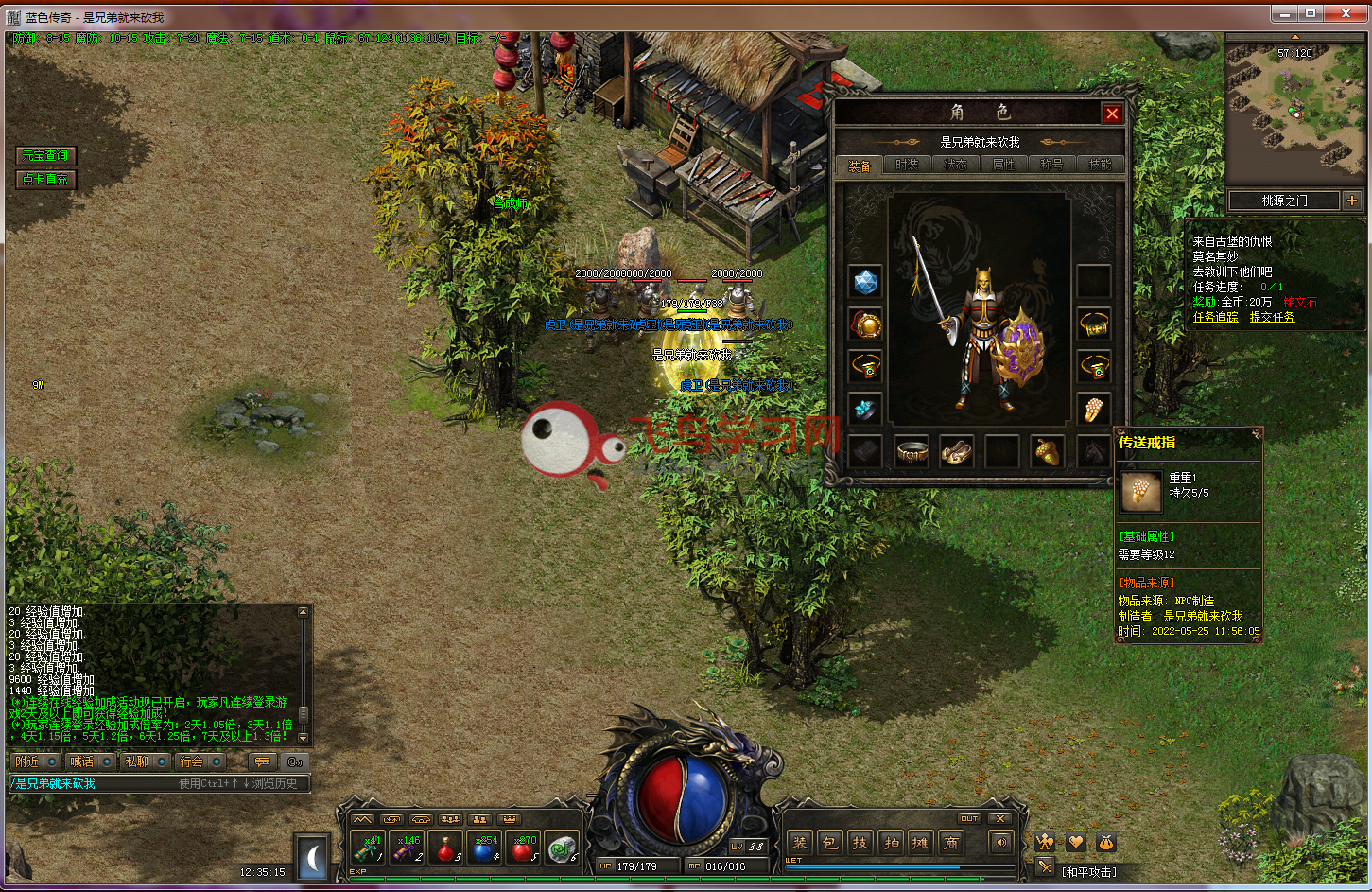Open the 商 shop button

951,843
